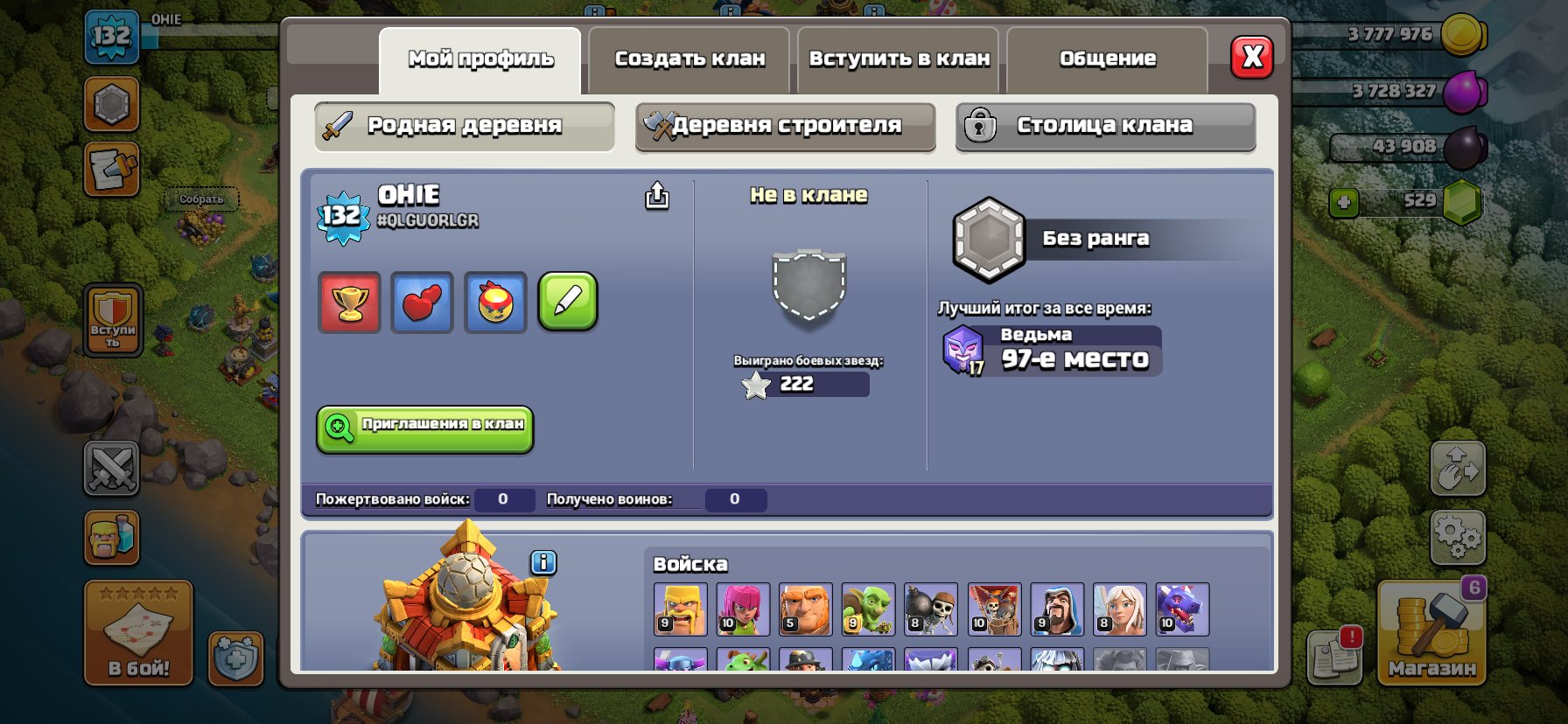
Task: Open the gray clan badge icon on sidebar
Action: click(111, 105)
